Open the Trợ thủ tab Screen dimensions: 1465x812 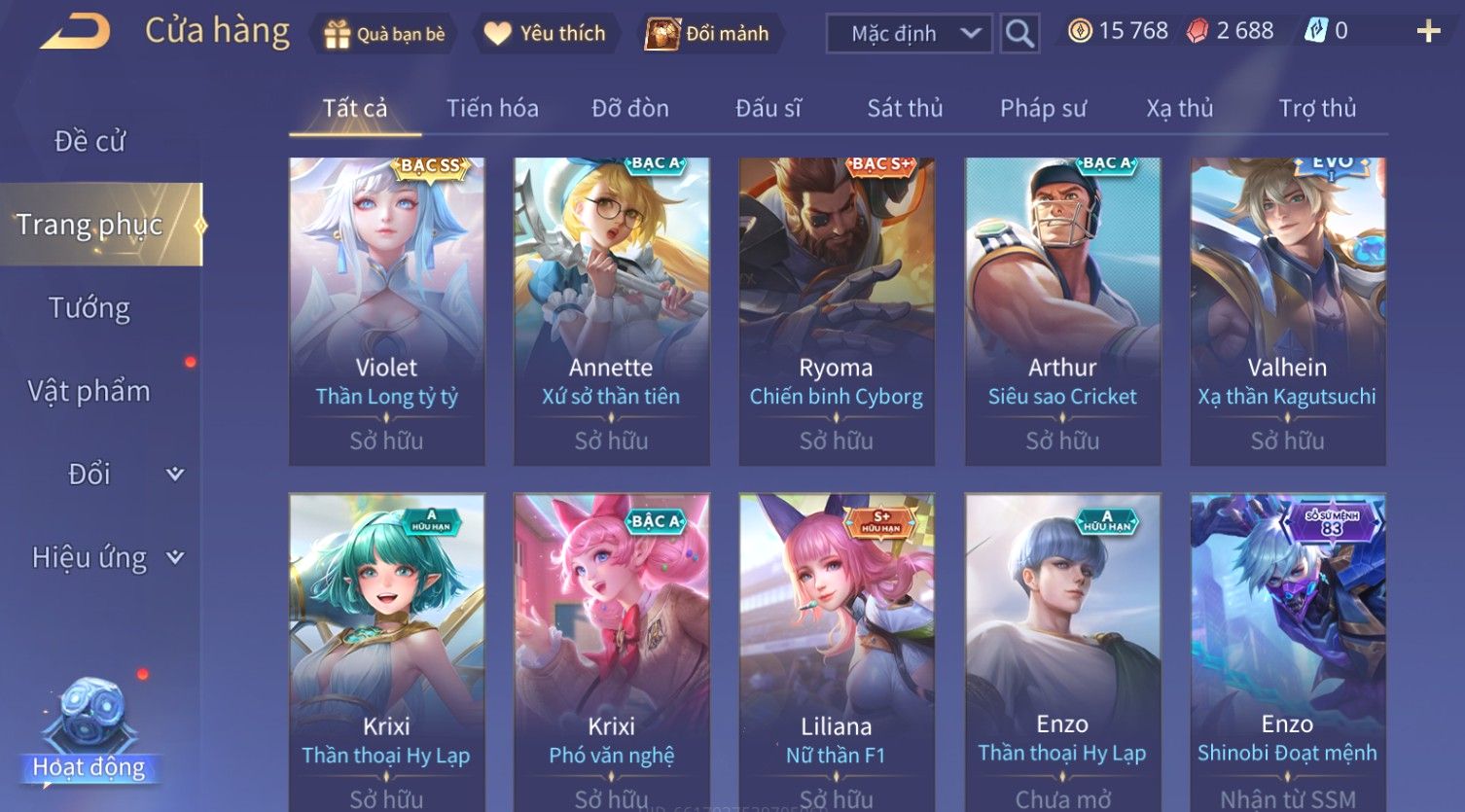[1317, 109]
